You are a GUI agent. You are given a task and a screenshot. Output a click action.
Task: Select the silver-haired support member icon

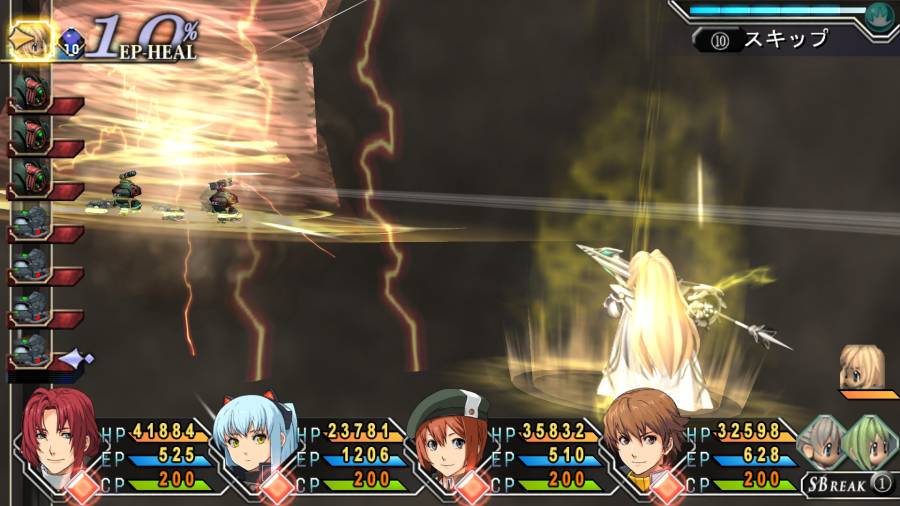pyautogui.click(x=823, y=441)
